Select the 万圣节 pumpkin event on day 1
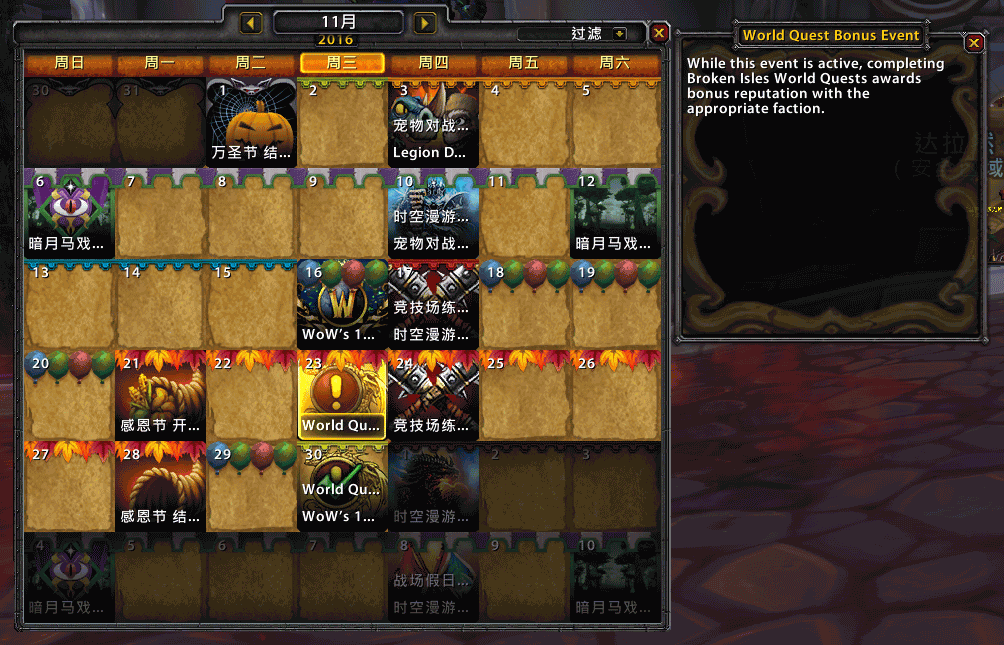The width and height of the screenshot is (1004, 645). coord(251,124)
